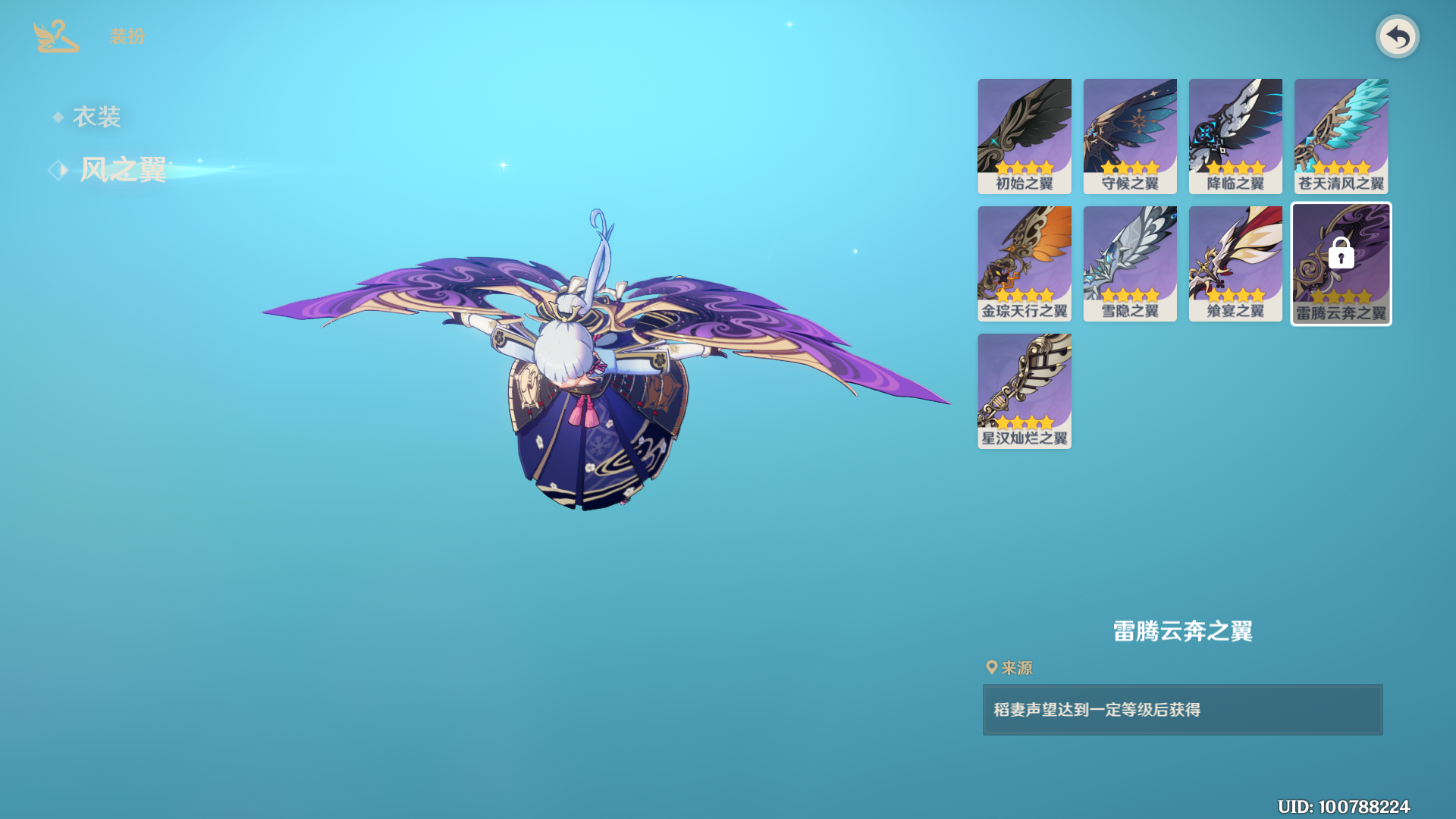This screenshot has width=1456, height=819.
Task: Choose the 初始之翼 glider
Action: point(1024,136)
